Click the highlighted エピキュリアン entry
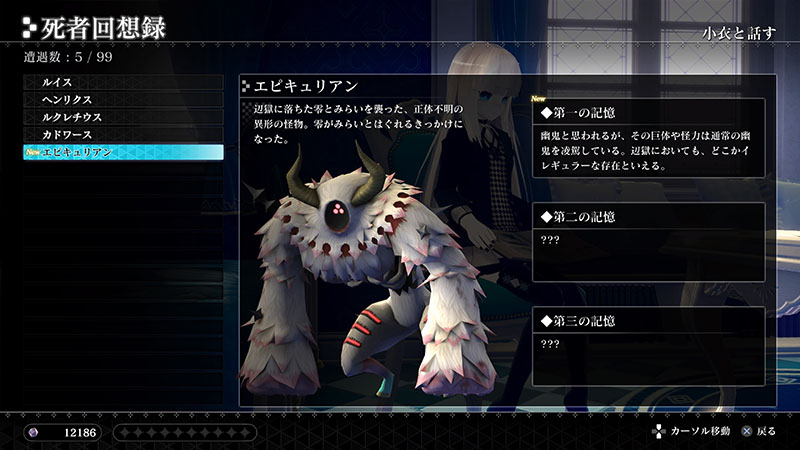 [122, 152]
